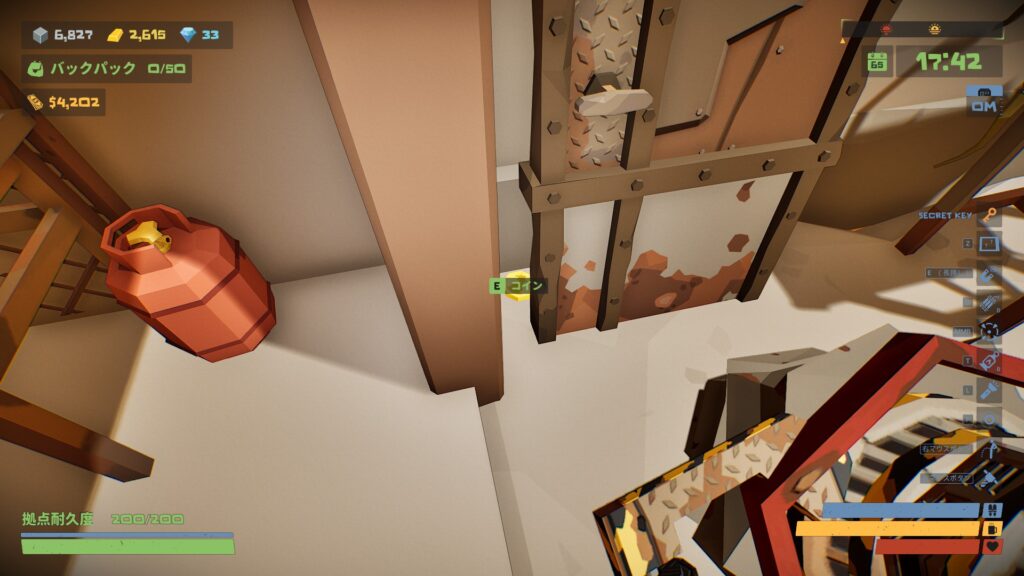Click the cash money icon
The height and width of the screenshot is (576, 1024).
click(35, 101)
